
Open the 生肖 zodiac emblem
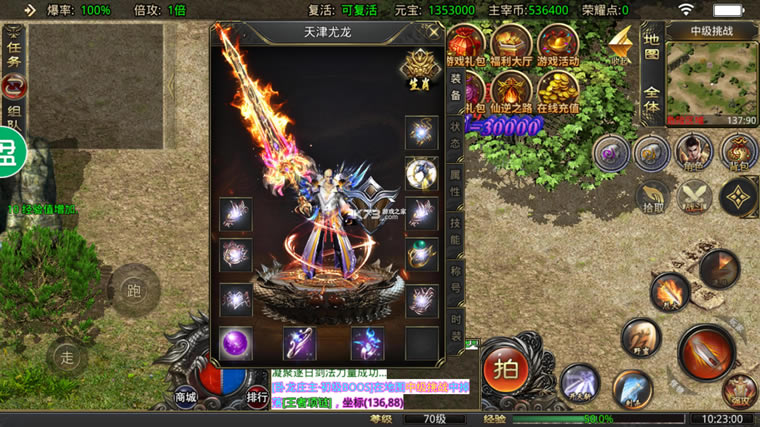coord(418,69)
